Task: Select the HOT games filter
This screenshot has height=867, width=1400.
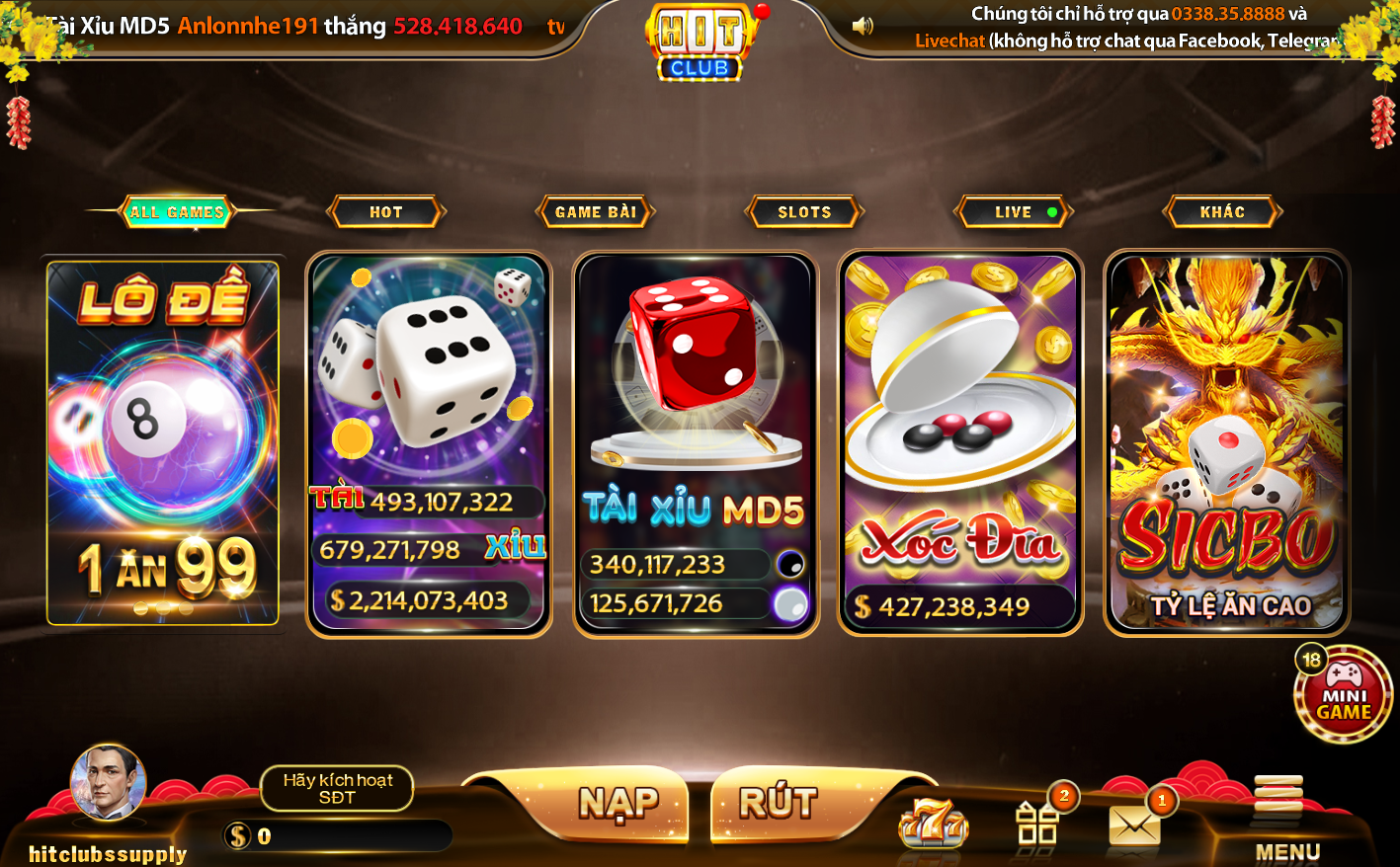Action: [386, 210]
